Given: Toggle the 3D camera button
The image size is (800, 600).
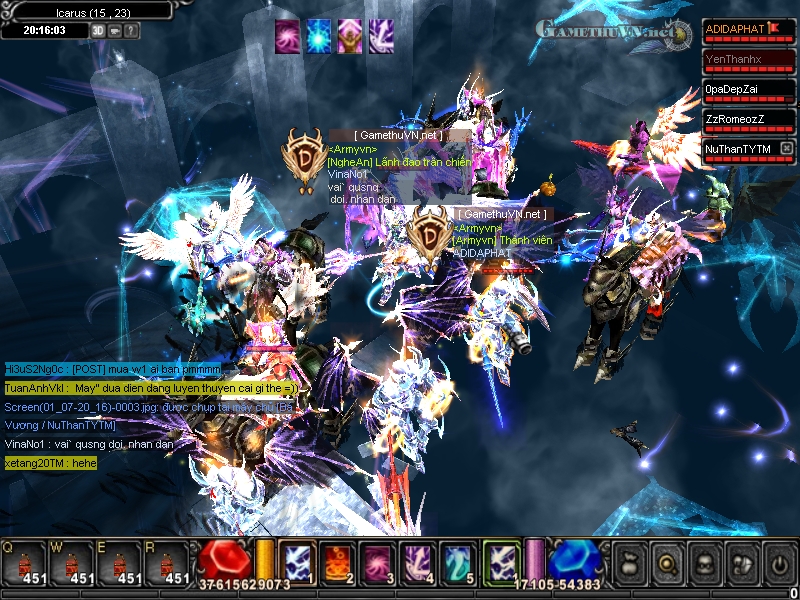Looking at the screenshot, I should click(x=98, y=31).
